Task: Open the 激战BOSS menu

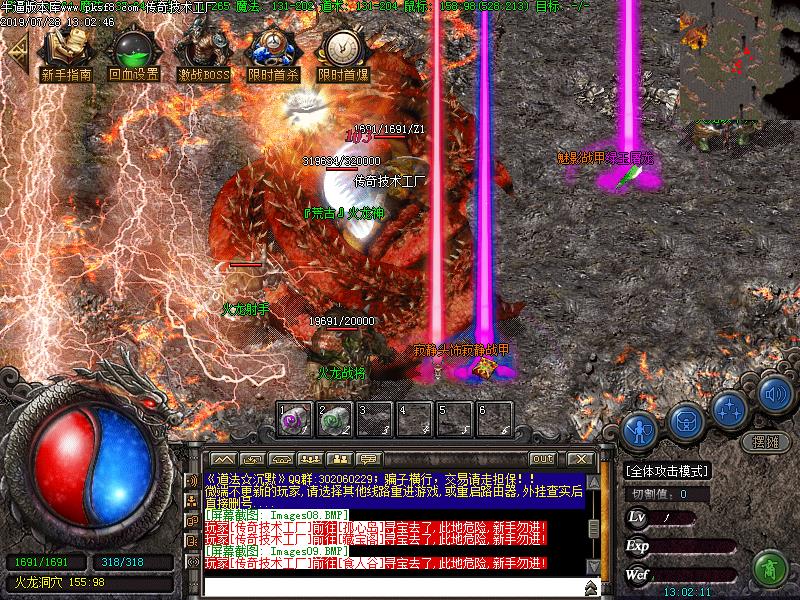Action: point(203,55)
